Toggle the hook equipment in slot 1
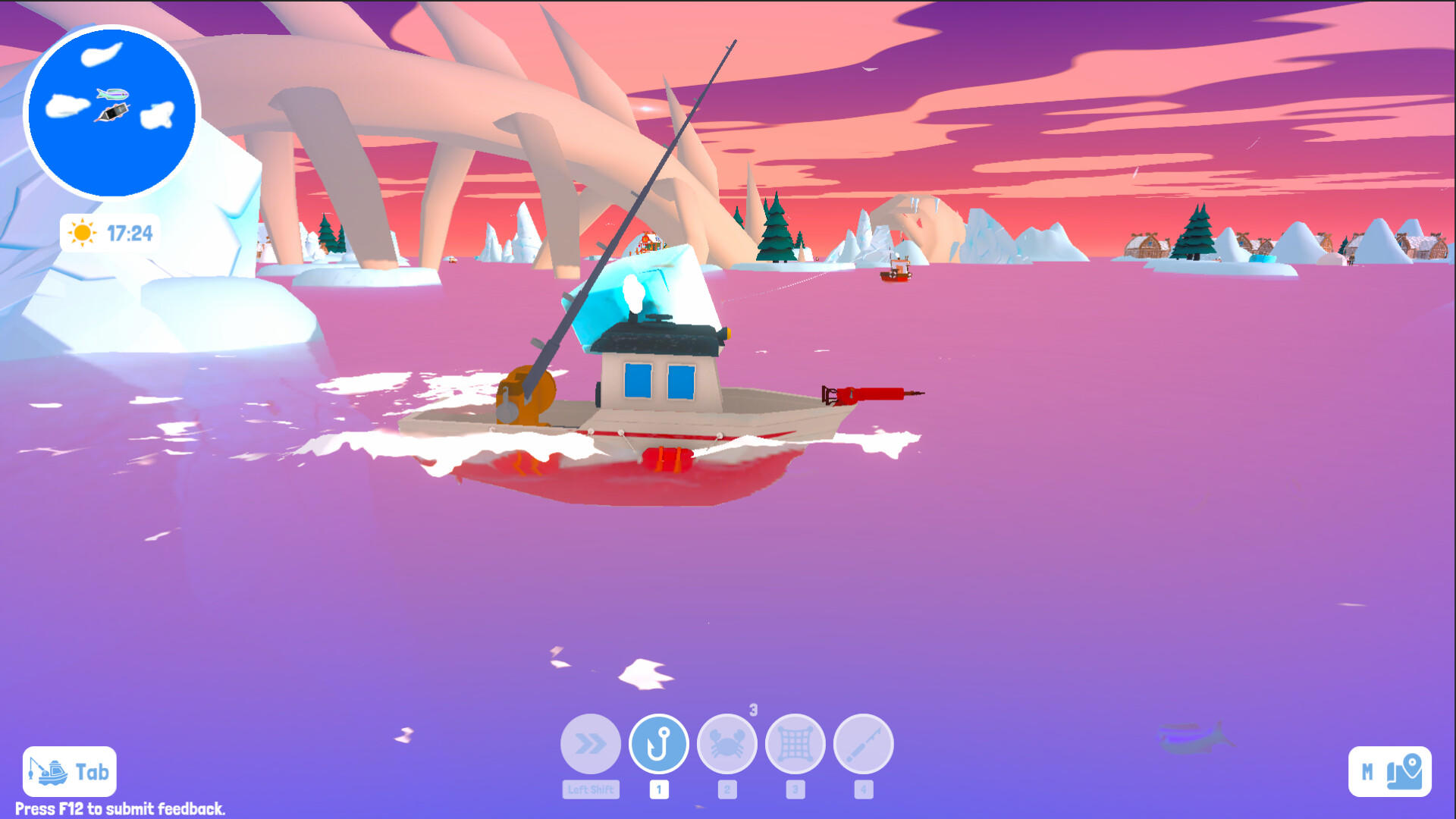This screenshot has width=1456, height=819. pos(659,789)
